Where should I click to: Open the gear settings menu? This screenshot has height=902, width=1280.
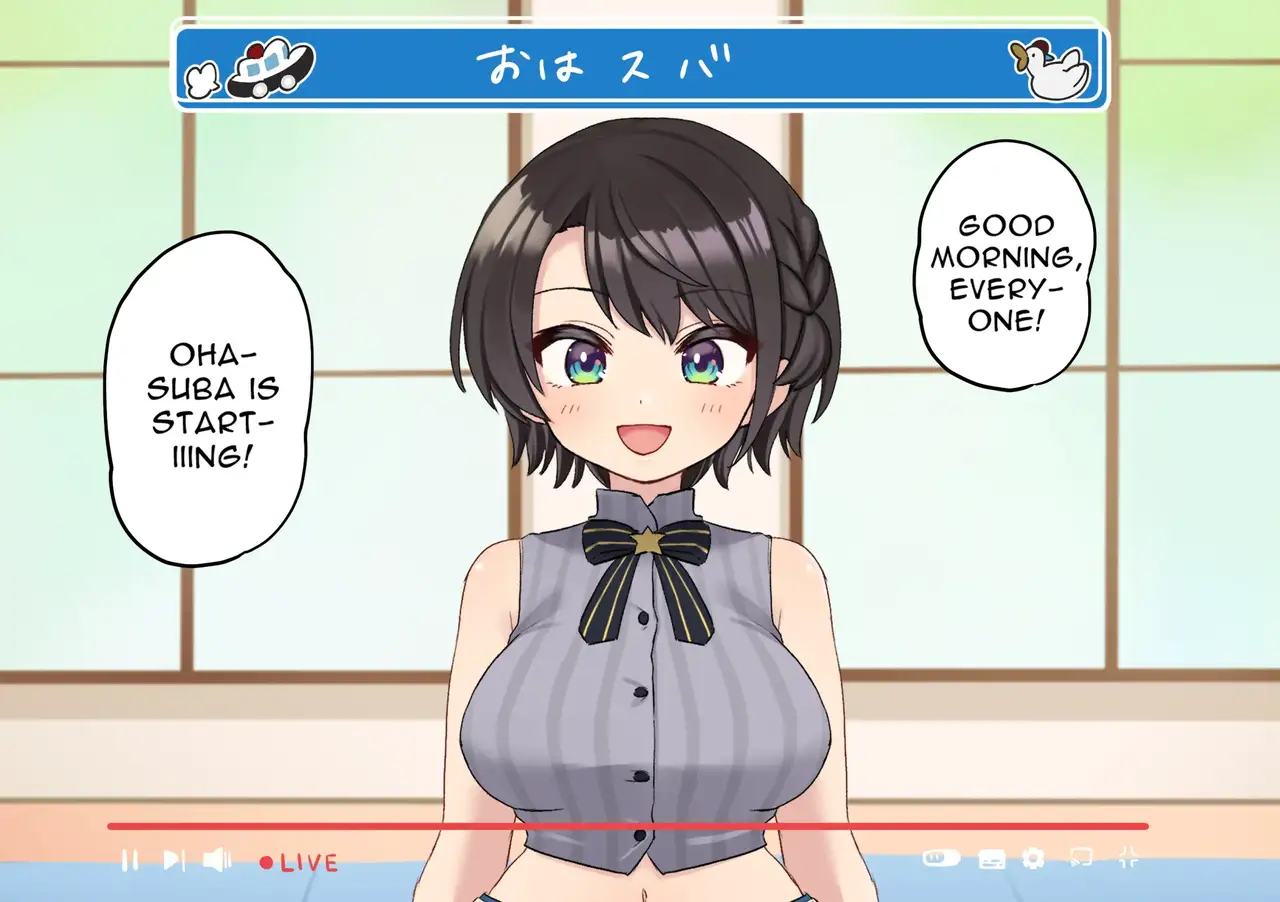[x=1033, y=858]
